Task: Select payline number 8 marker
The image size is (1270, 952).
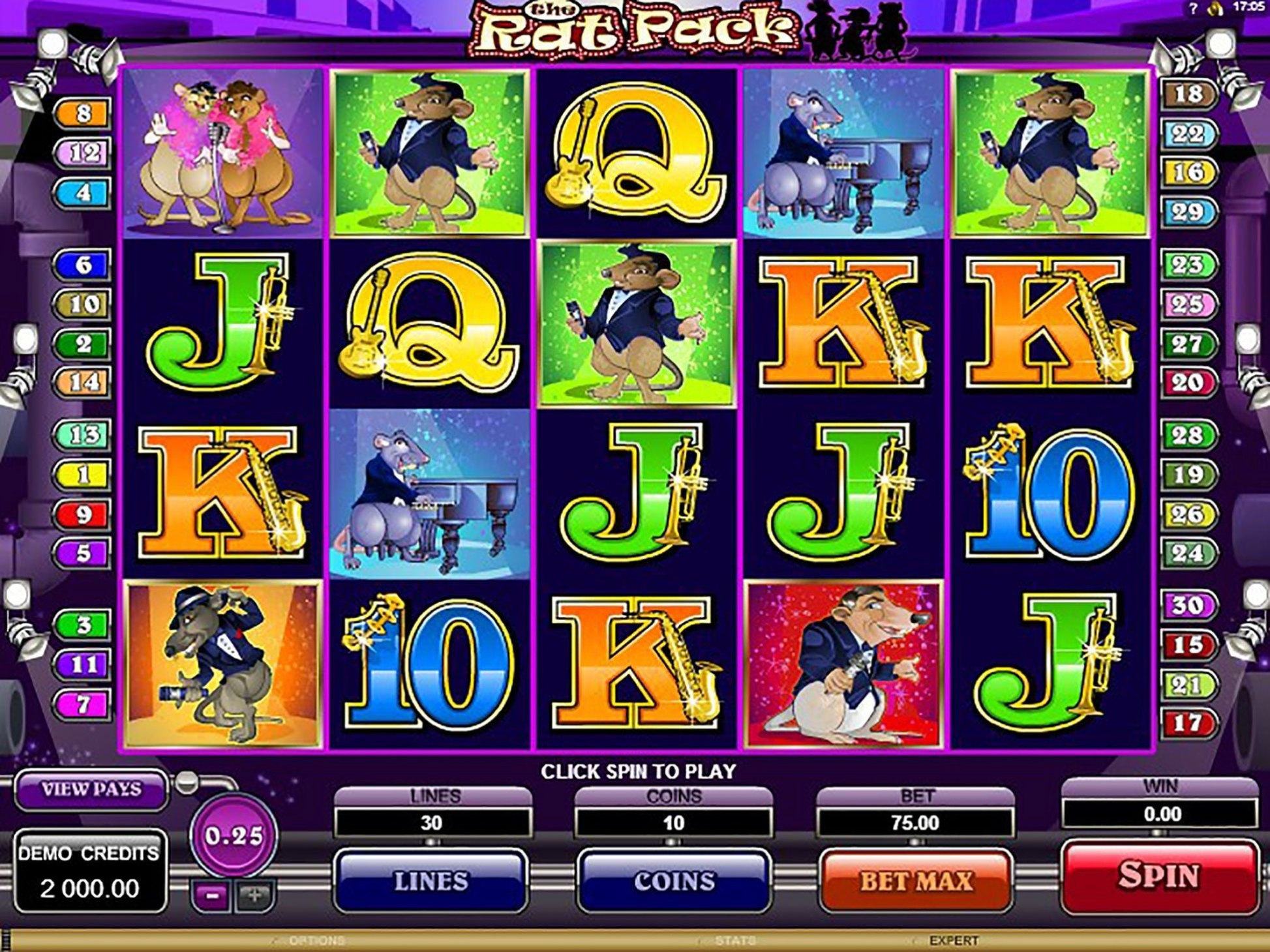Action: tap(83, 114)
